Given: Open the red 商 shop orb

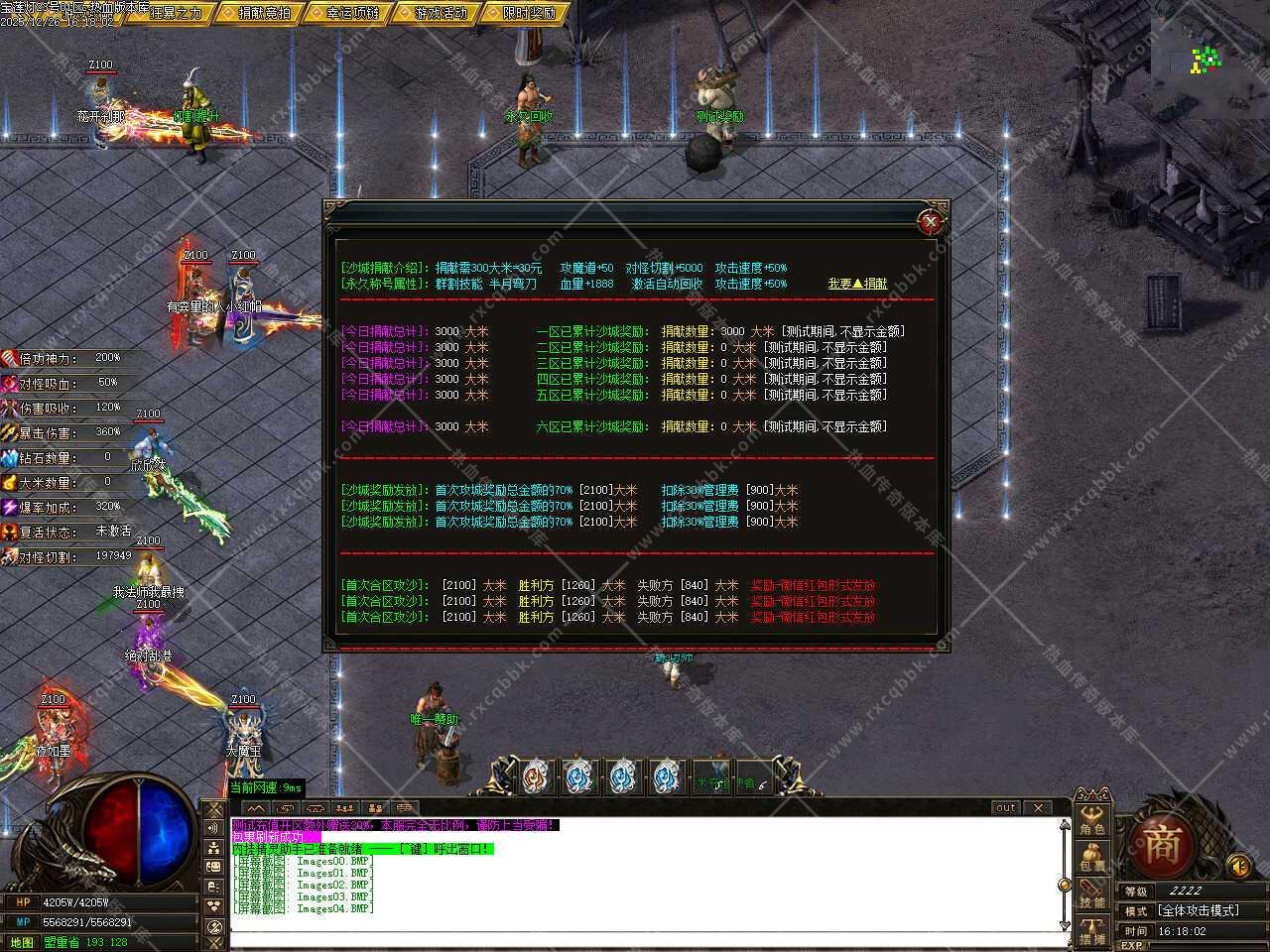Looking at the screenshot, I should (1162, 847).
